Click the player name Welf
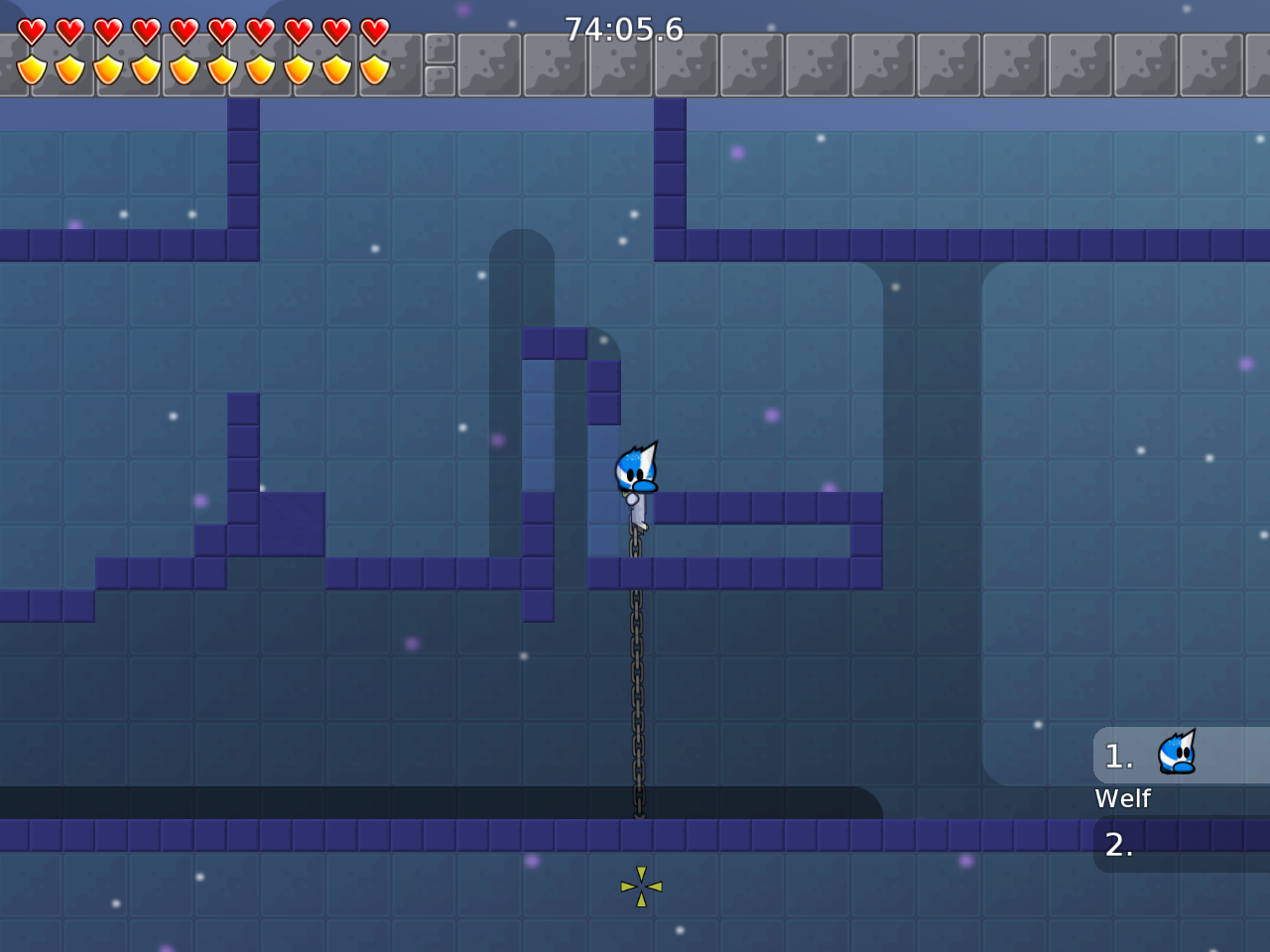This screenshot has height=952, width=1270. (1122, 798)
